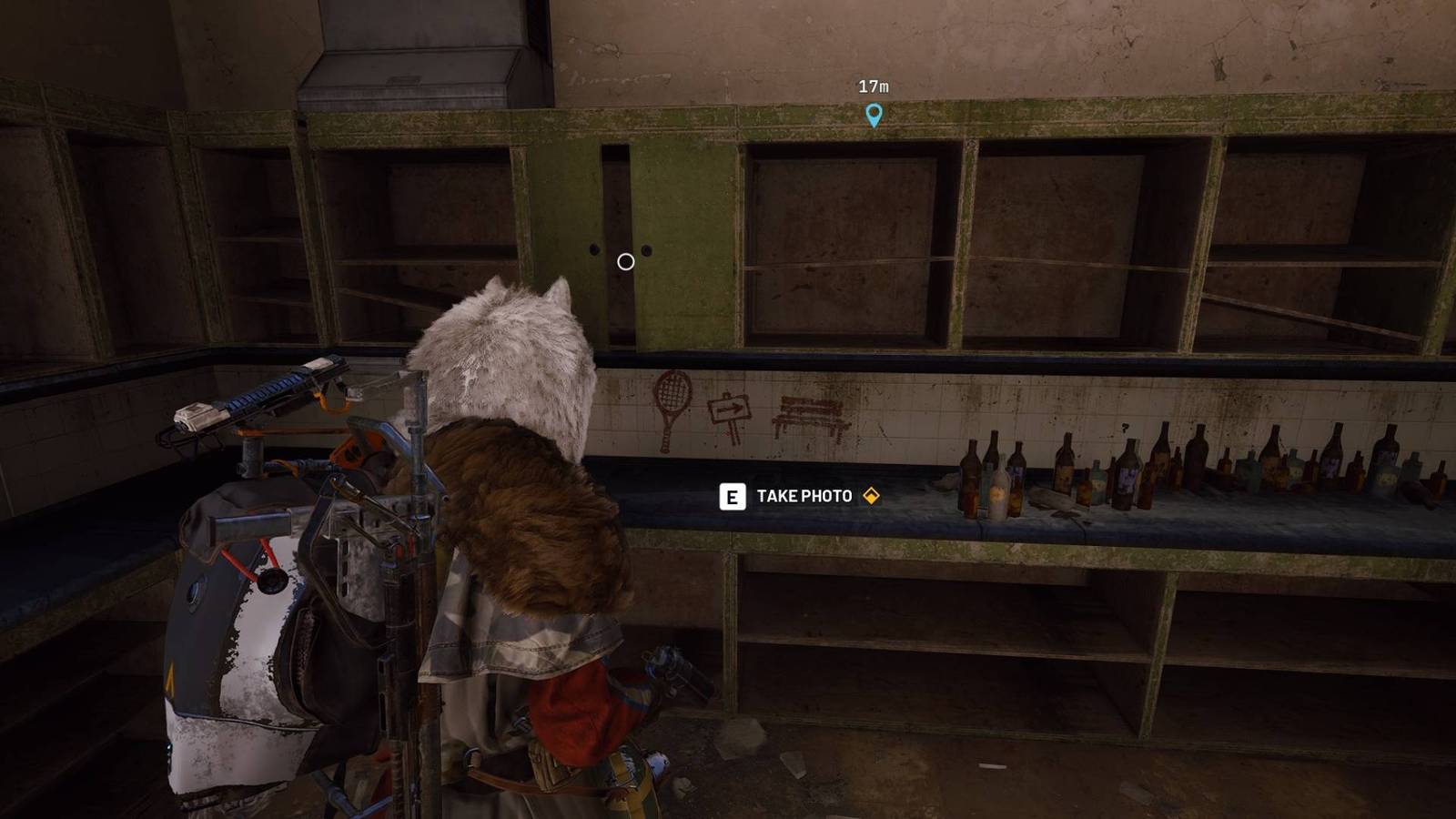Select the yellow diamond quest objective icon

(872, 497)
